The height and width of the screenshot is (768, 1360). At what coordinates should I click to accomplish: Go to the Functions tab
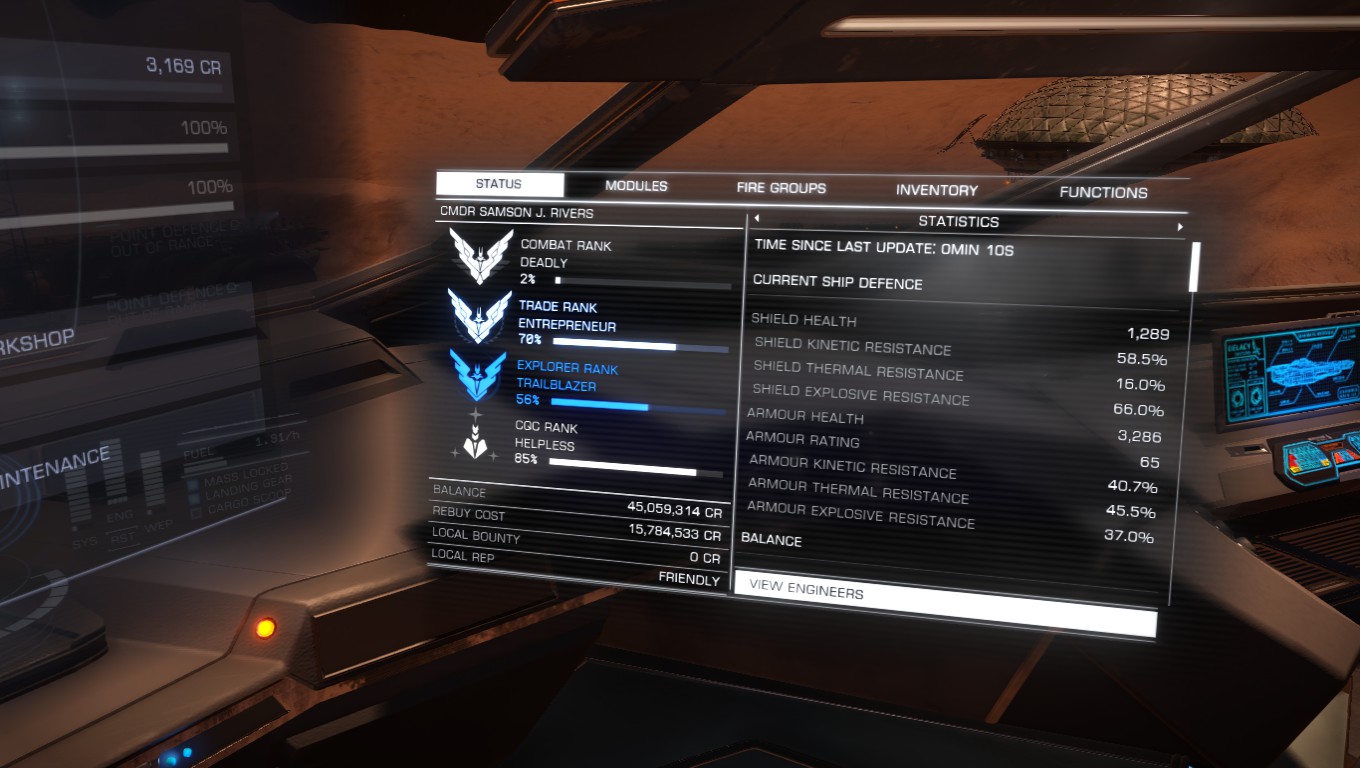1103,192
